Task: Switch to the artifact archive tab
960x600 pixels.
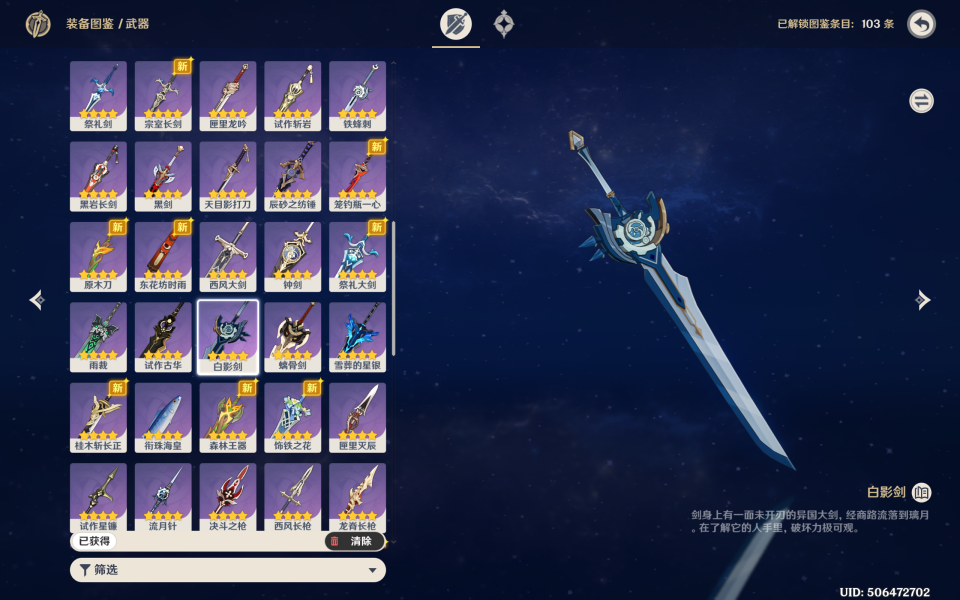Action: 504,24
